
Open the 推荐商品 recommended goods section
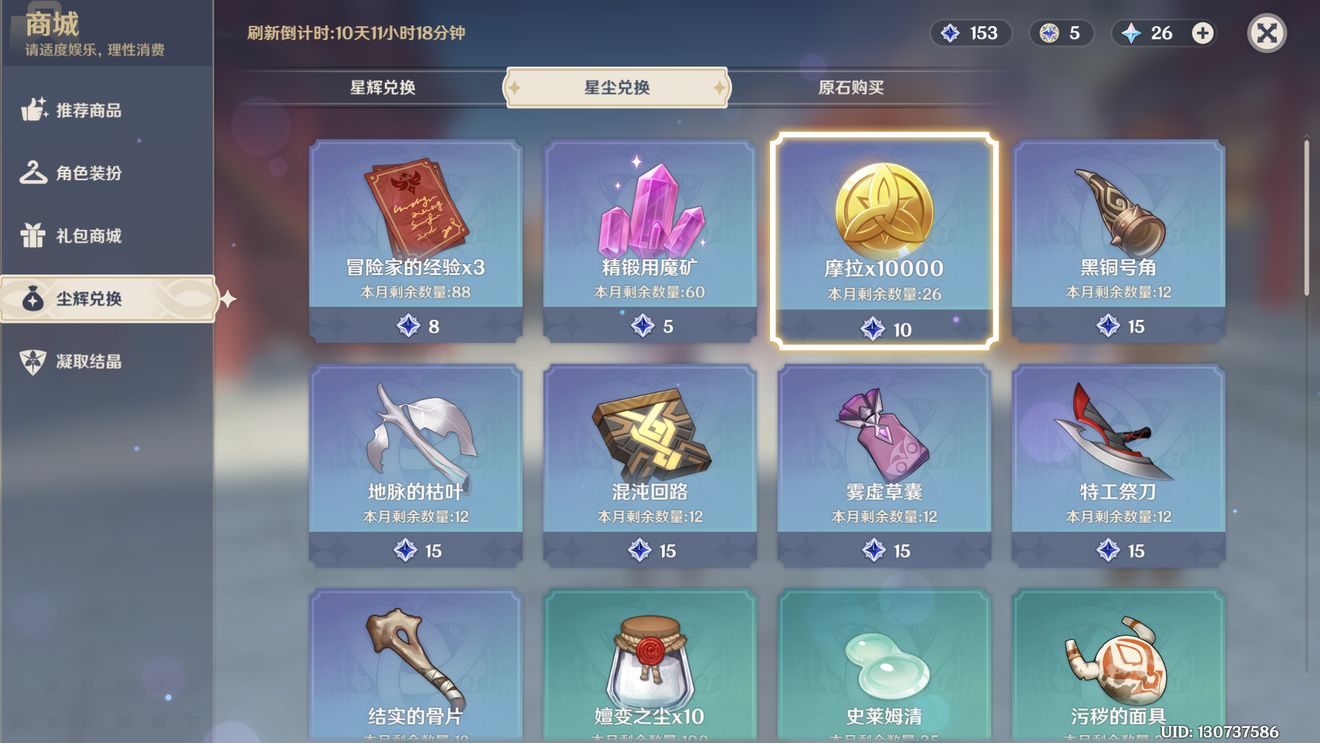[88, 110]
